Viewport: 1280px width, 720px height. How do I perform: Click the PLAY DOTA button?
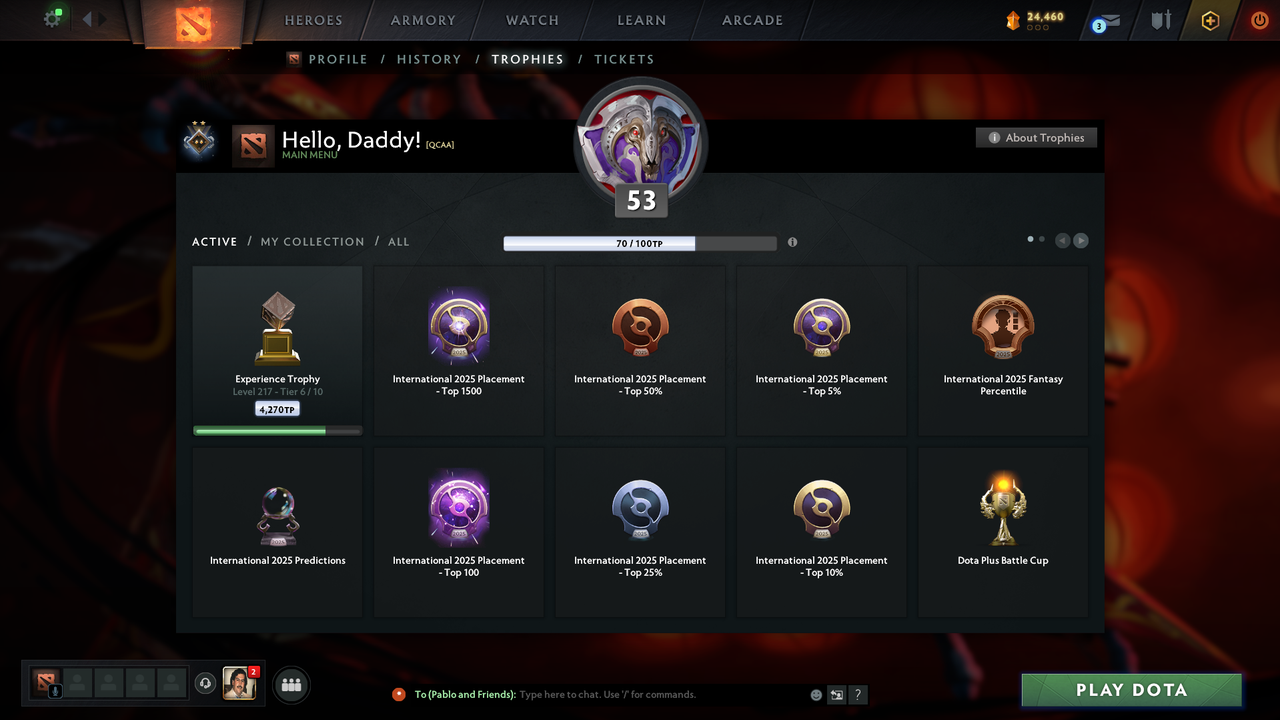click(1131, 690)
